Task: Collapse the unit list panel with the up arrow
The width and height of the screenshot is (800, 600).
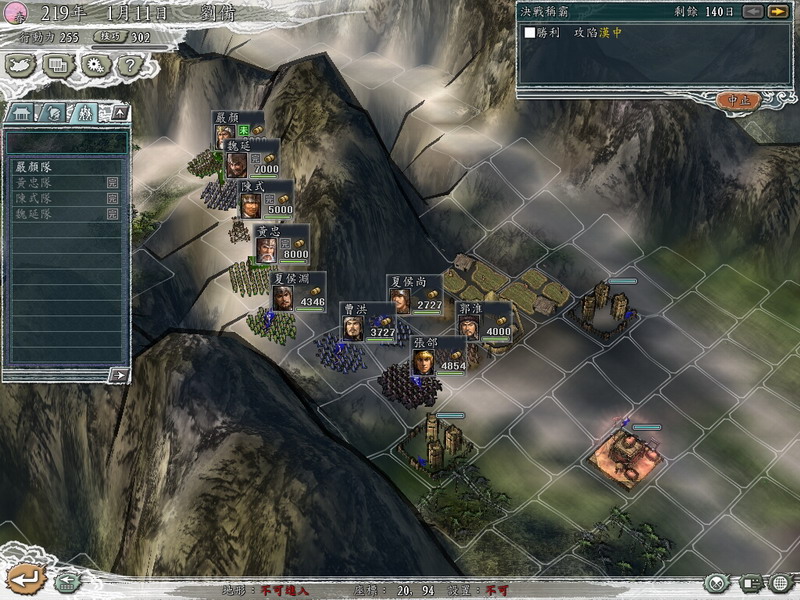Action: [119, 112]
